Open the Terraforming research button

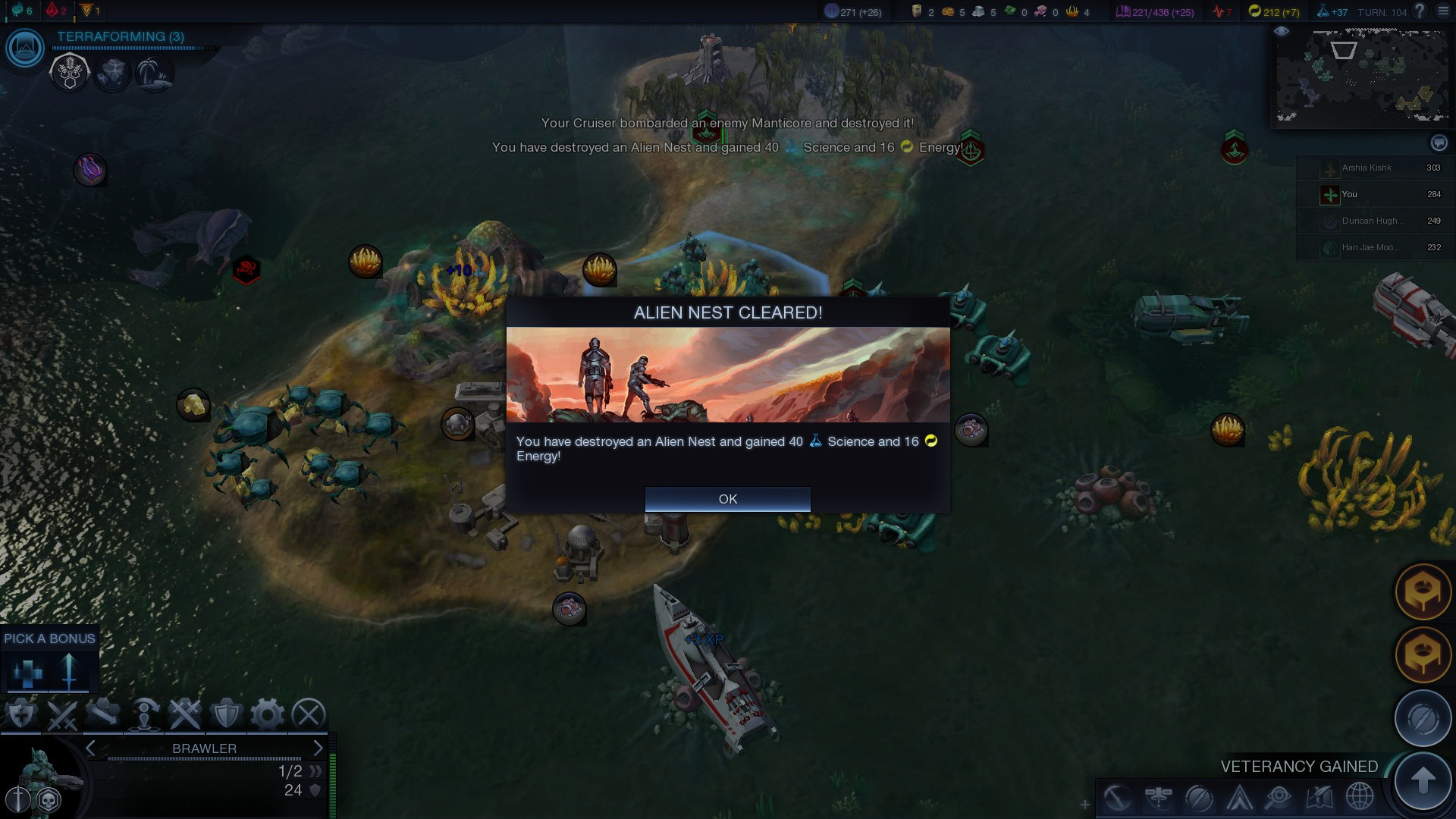[x=25, y=49]
